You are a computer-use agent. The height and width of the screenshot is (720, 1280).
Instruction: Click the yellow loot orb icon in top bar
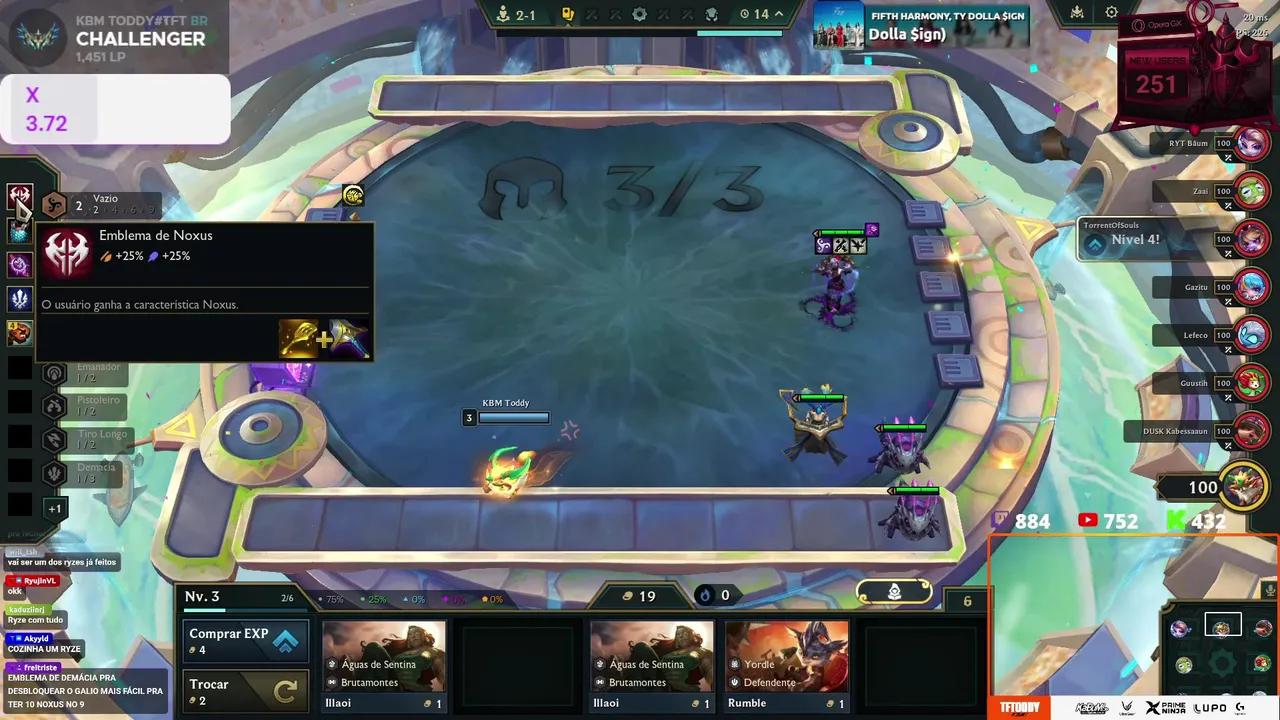pyautogui.click(x=568, y=14)
